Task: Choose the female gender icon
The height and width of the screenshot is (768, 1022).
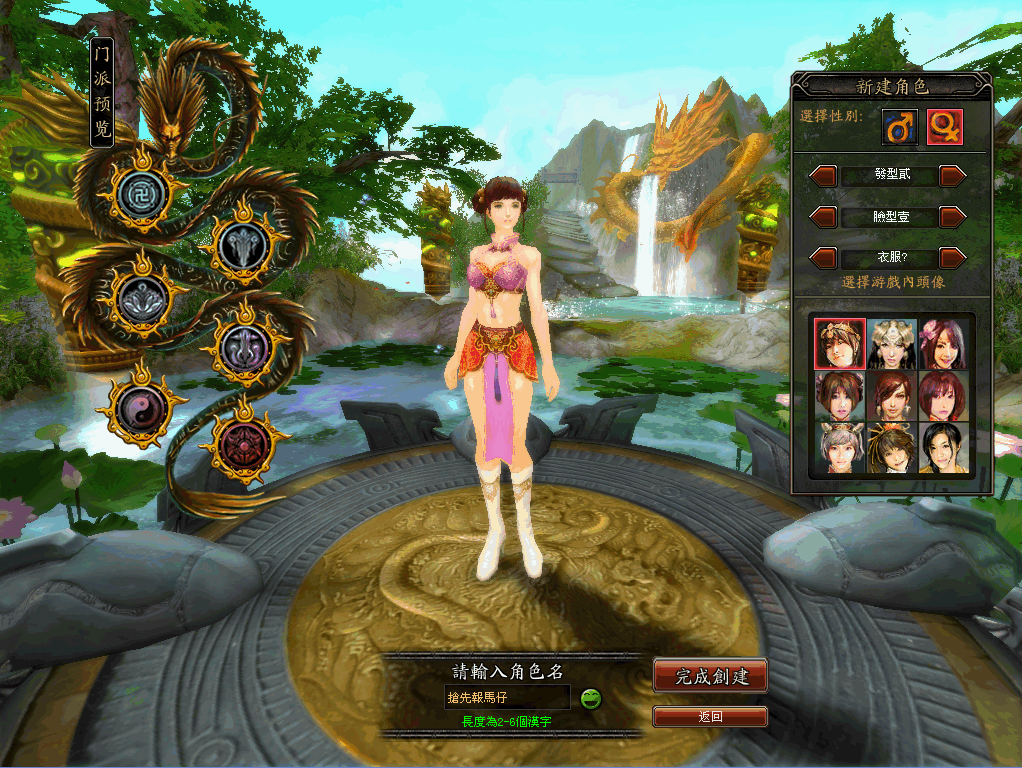Action: (x=944, y=127)
